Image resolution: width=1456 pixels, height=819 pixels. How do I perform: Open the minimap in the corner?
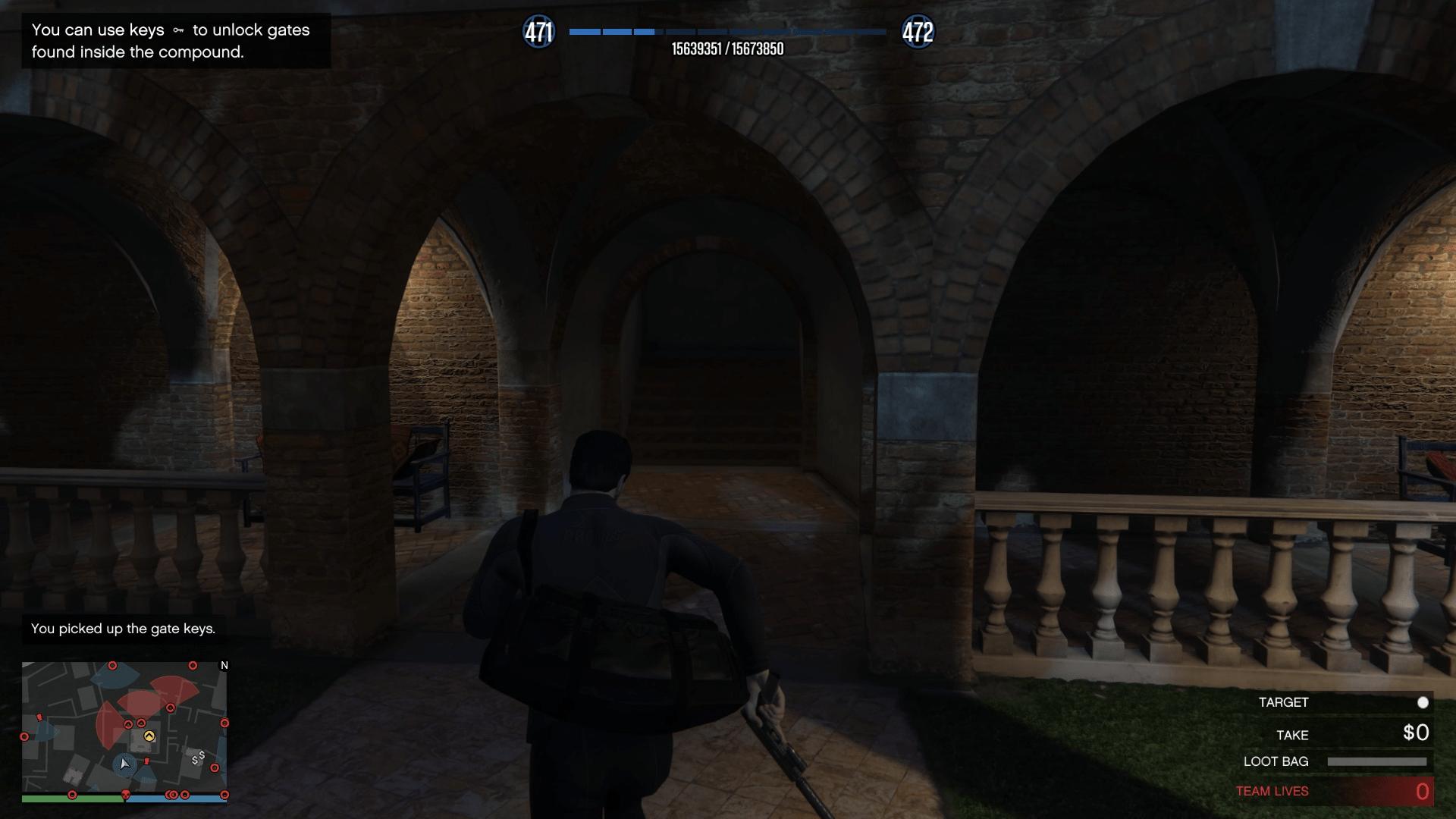coord(124,728)
